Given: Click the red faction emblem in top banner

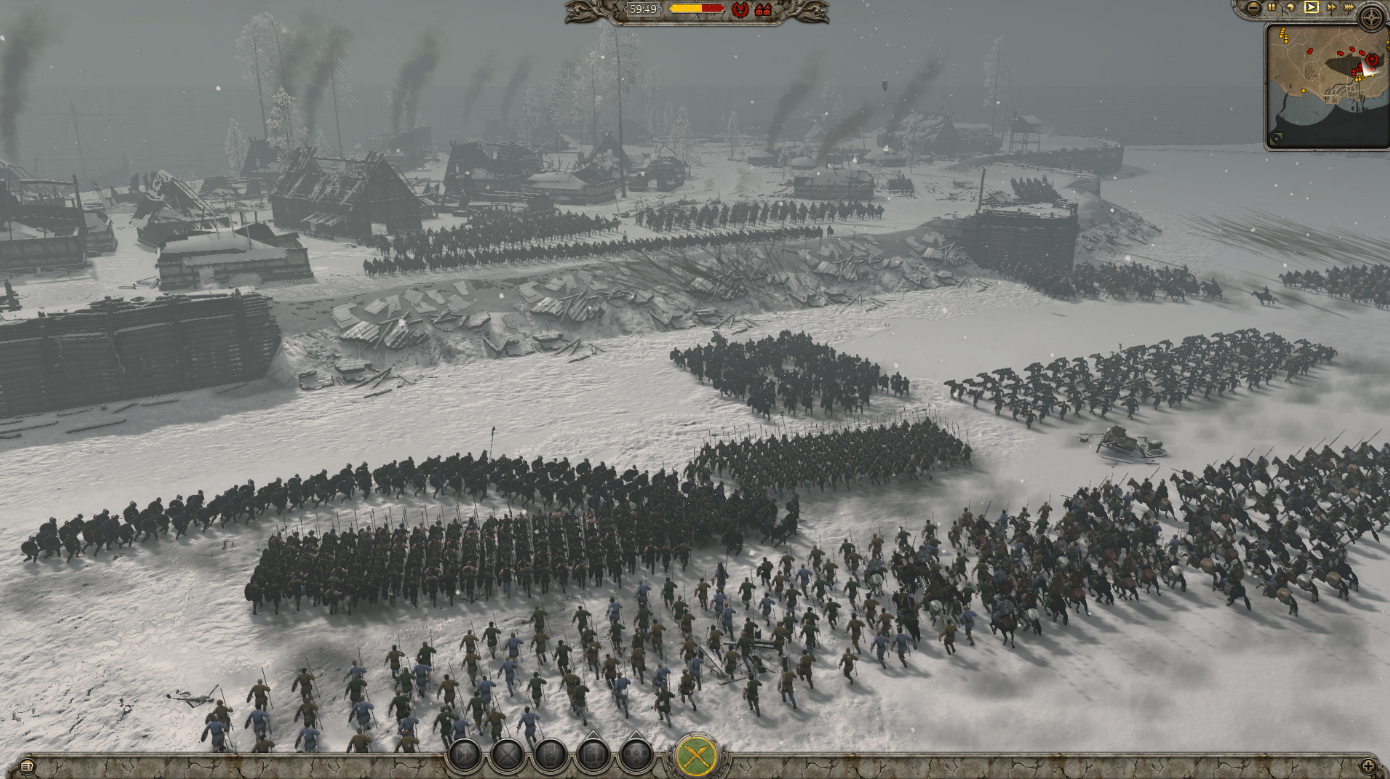Looking at the screenshot, I should coord(742,10).
